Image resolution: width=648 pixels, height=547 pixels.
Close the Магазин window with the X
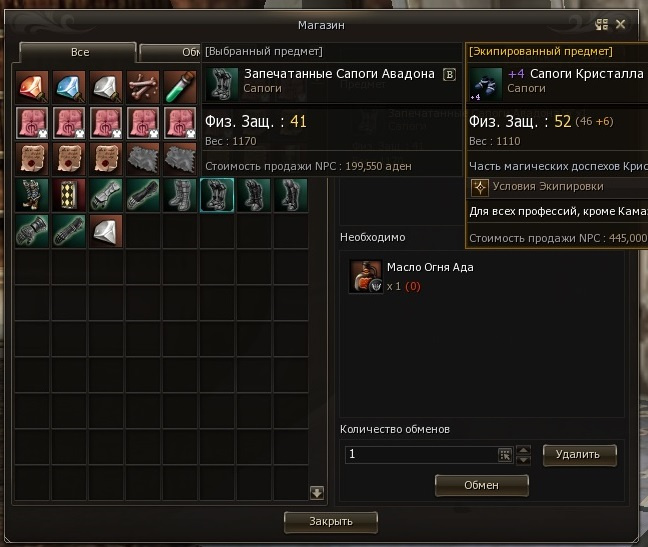(621, 25)
